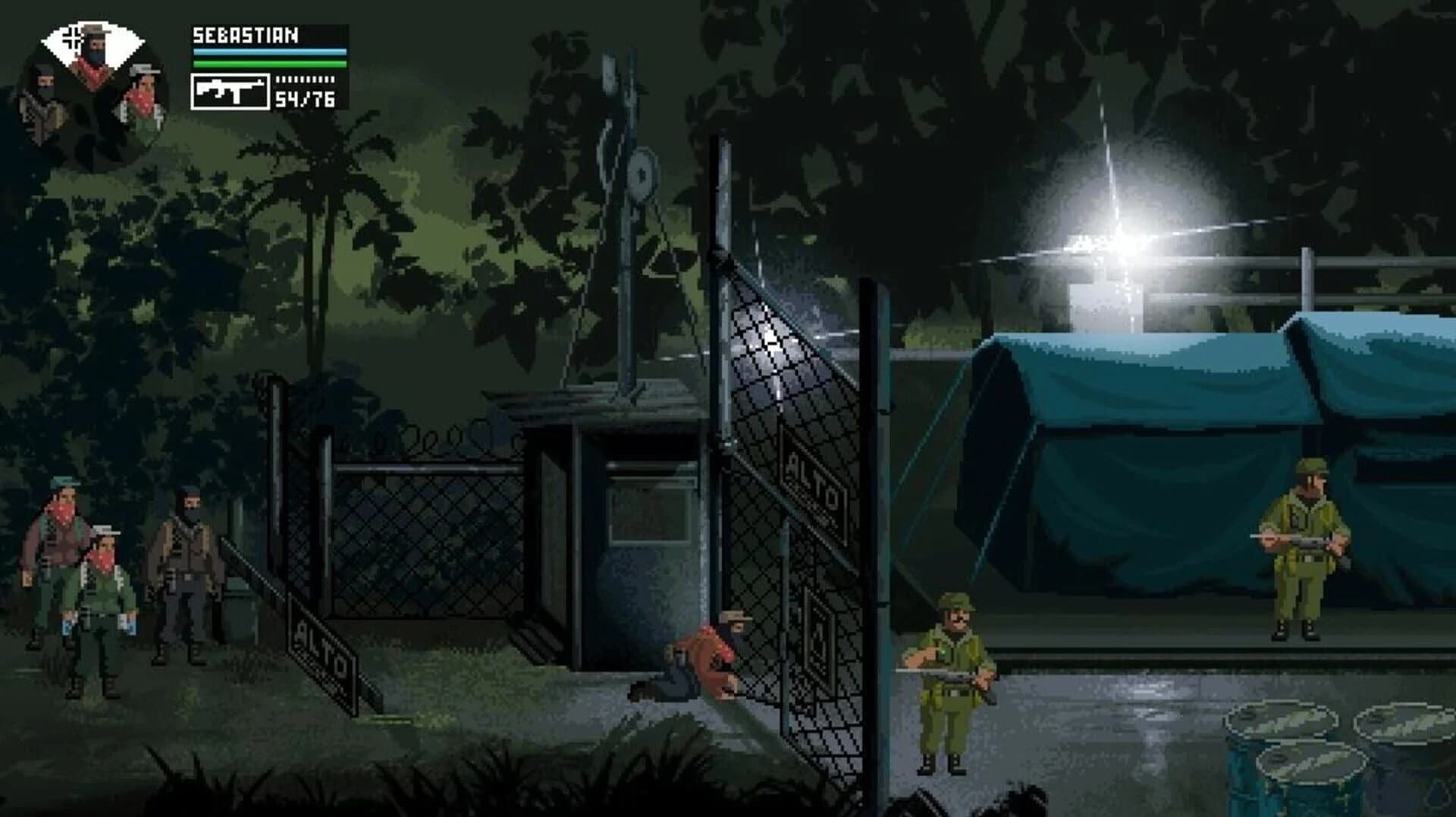The height and width of the screenshot is (817, 1456).
Task: Click the SEBASTIAN name label
Action: (244, 34)
